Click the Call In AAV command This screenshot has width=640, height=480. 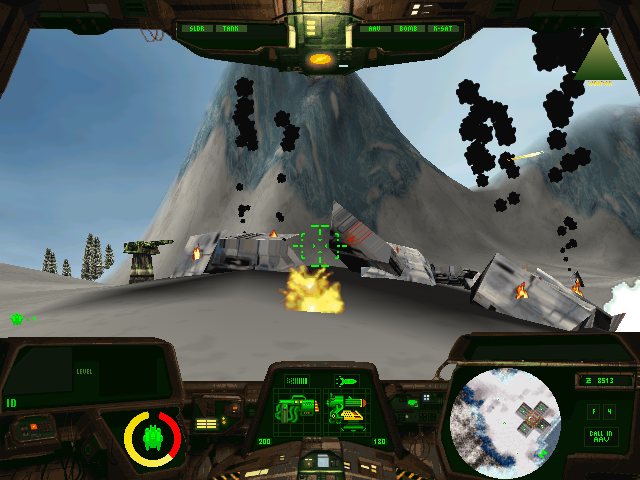pyautogui.click(x=600, y=437)
